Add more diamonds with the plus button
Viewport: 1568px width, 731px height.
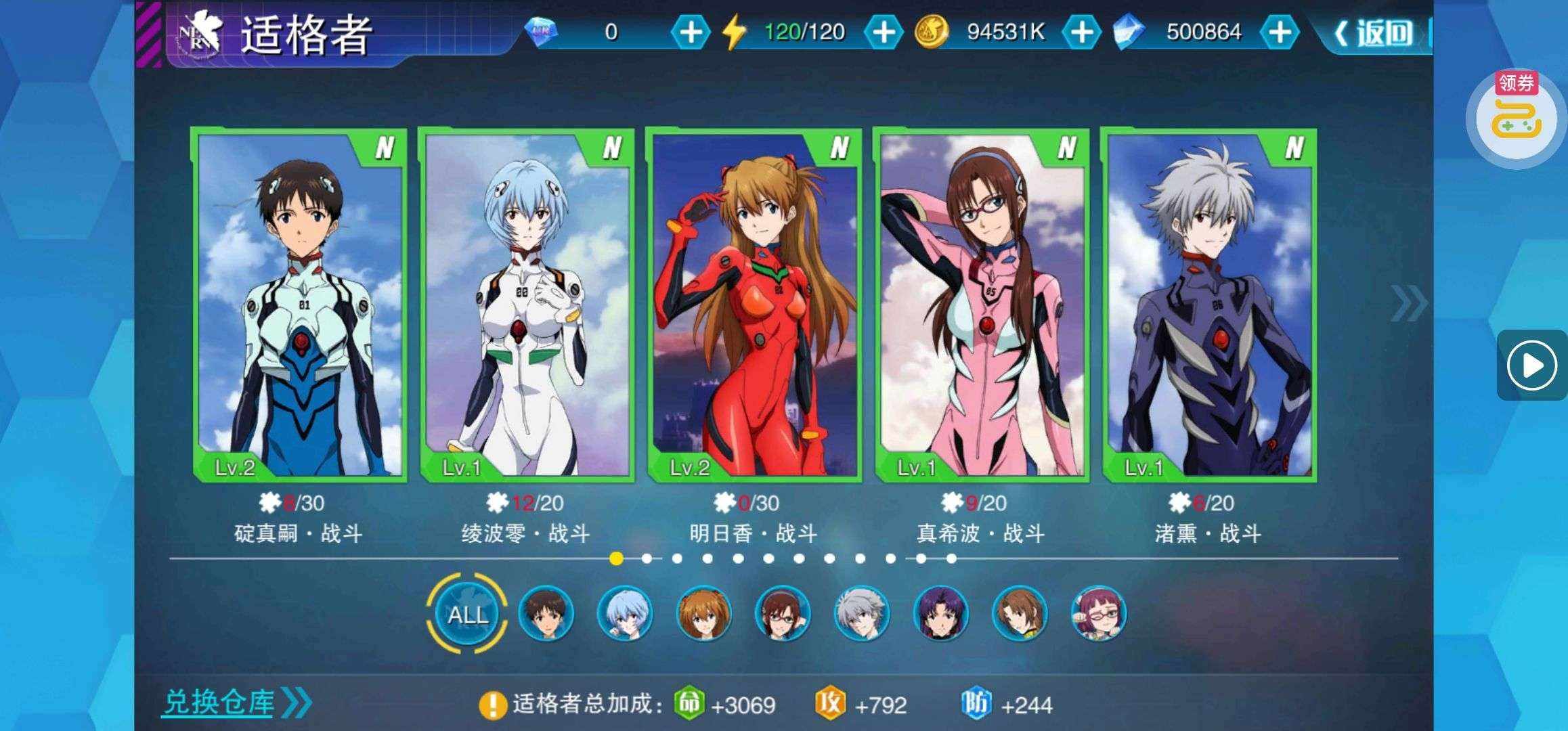point(690,32)
